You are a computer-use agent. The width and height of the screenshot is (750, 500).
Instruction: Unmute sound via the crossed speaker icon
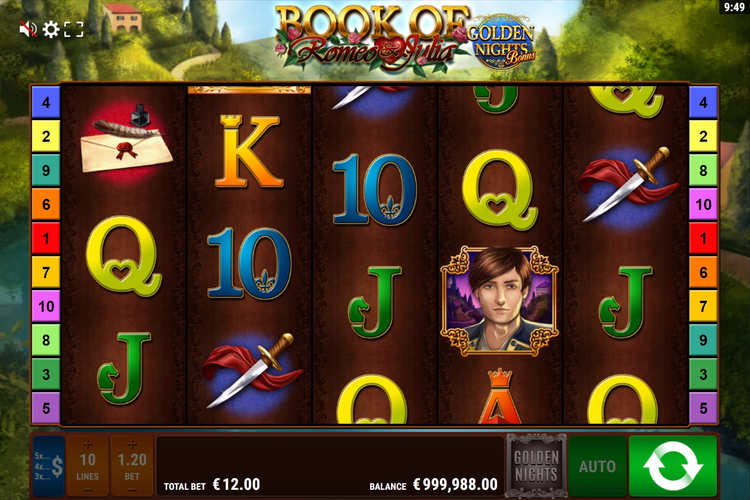27,29
